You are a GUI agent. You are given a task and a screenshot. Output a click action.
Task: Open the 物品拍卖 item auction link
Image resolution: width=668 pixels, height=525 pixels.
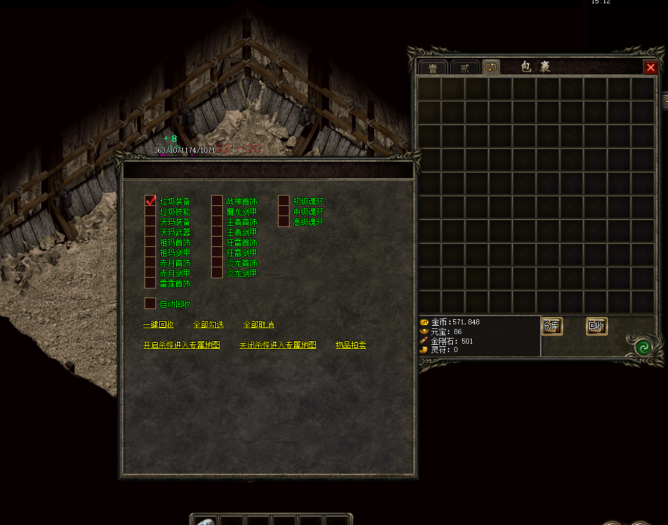[350, 345]
